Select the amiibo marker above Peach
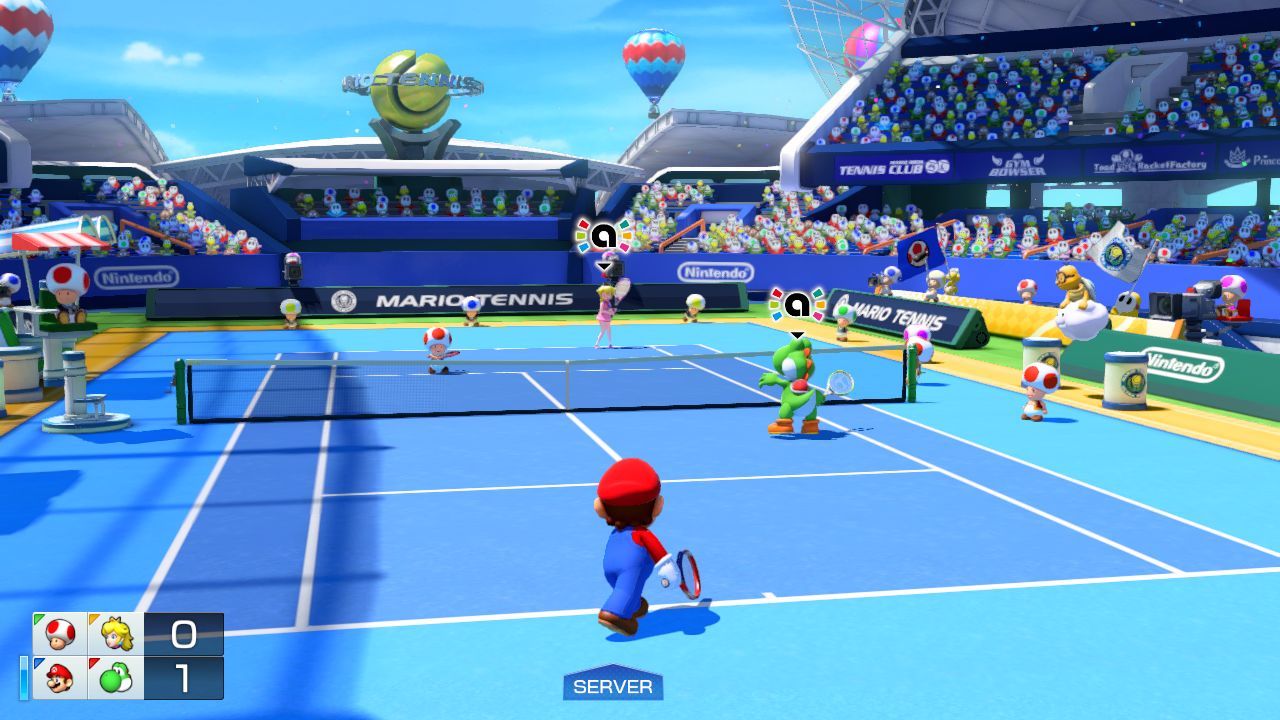 click(603, 236)
